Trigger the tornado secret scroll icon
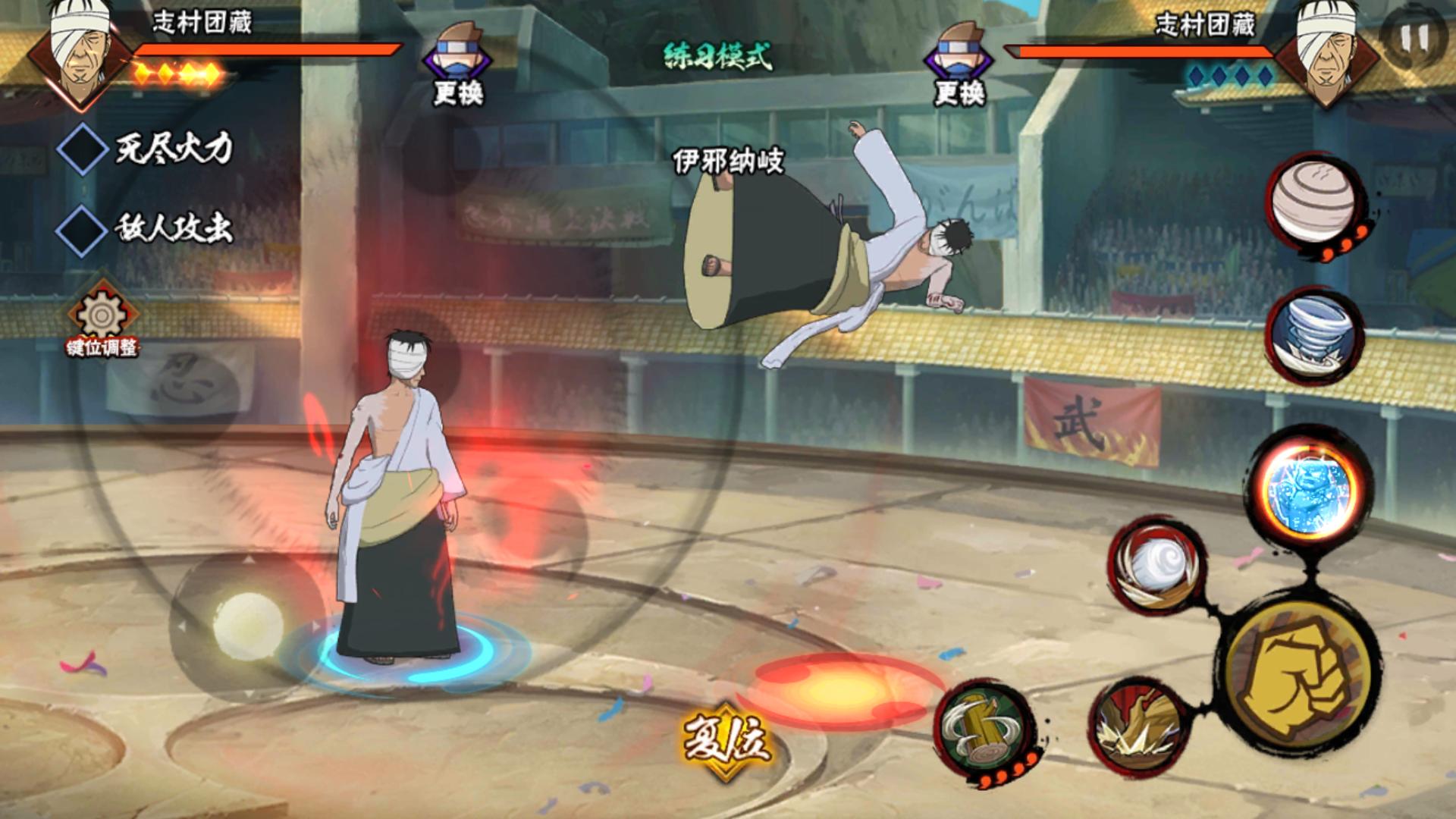Image resolution: width=1456 pixels, height=819 pixels. point(1313,335)
